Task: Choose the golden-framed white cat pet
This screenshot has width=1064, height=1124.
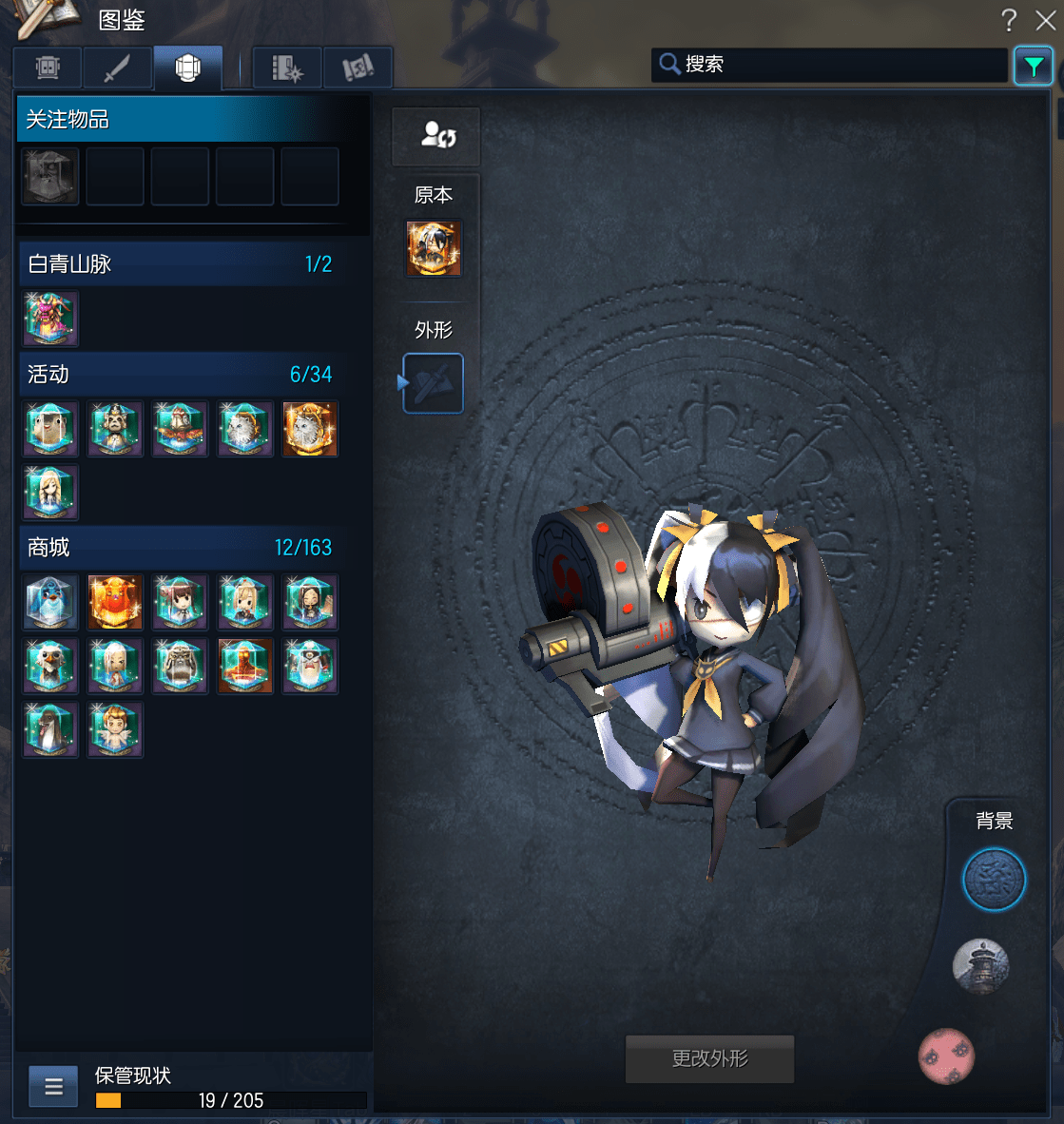Action: [x=310, y=429]
